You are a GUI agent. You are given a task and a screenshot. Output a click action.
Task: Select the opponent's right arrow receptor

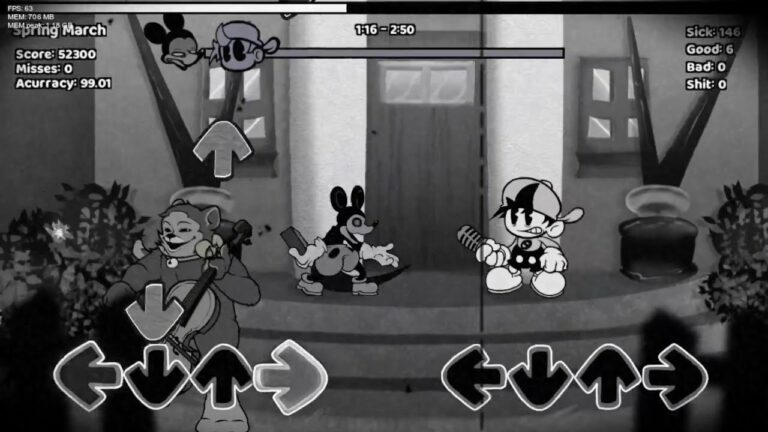291,376
